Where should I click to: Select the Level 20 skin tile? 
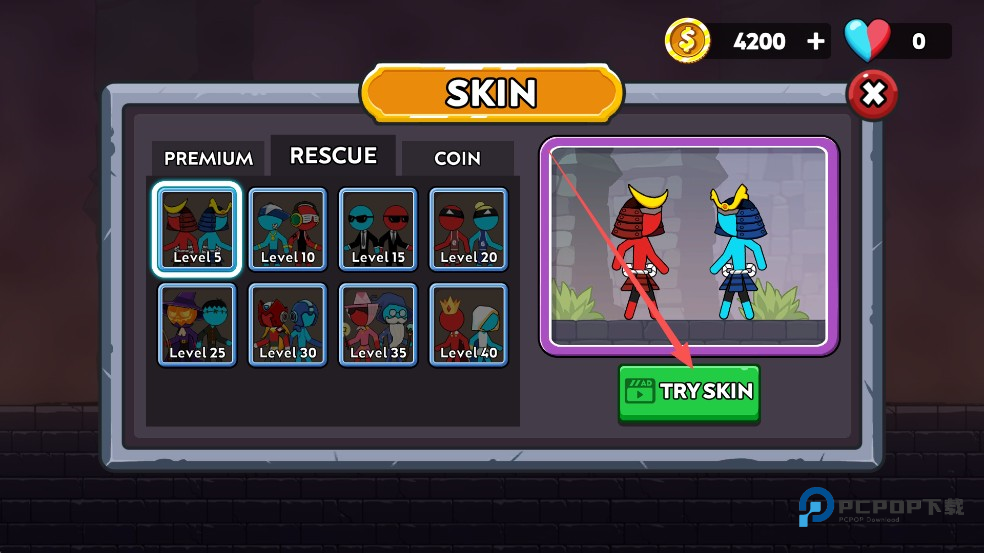(x=468, y=229)
